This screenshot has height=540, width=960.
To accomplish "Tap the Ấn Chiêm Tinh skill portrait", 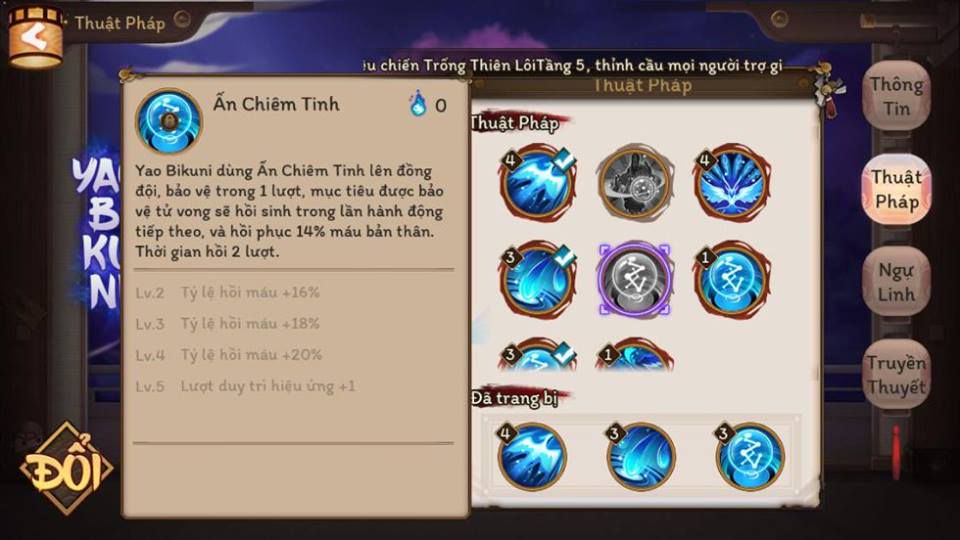I will pos(168,121).
